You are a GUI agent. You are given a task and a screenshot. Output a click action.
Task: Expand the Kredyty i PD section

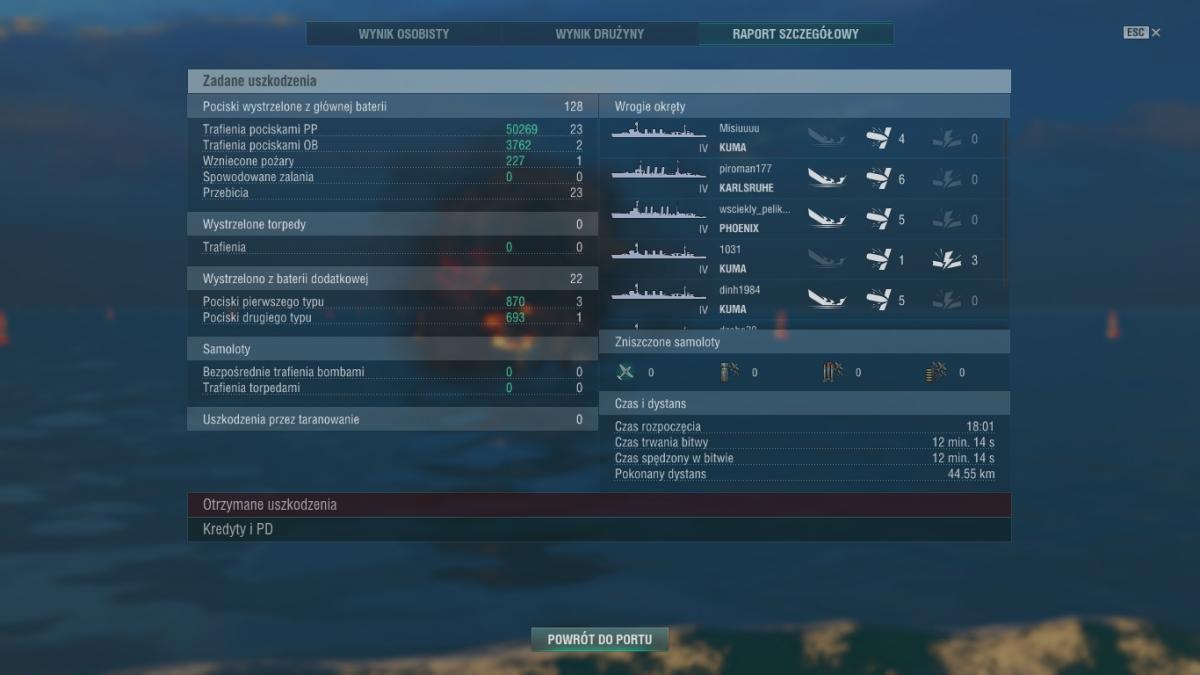pos(598,529)
